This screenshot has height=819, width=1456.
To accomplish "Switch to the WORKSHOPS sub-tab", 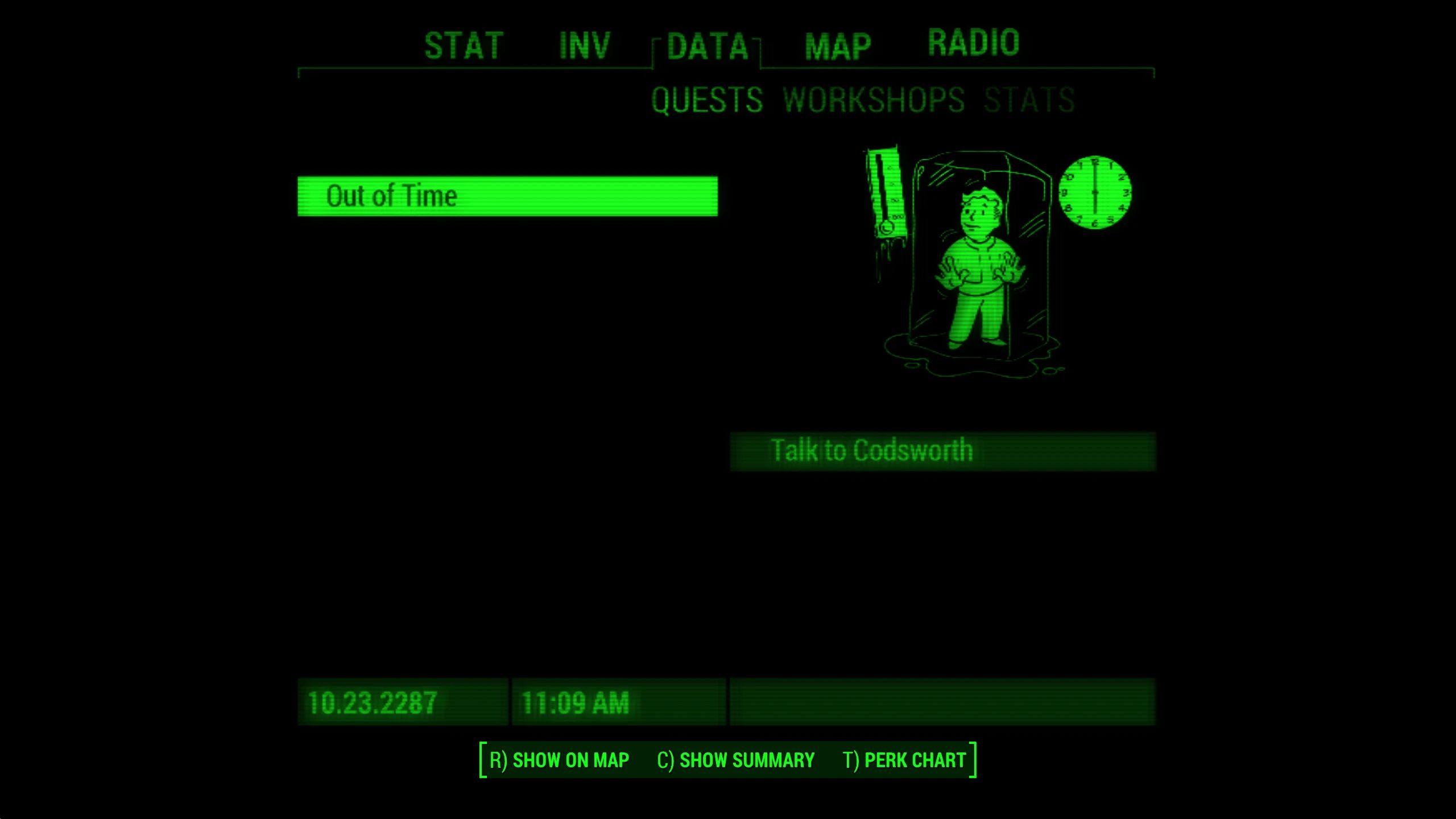I will [874, 101].
